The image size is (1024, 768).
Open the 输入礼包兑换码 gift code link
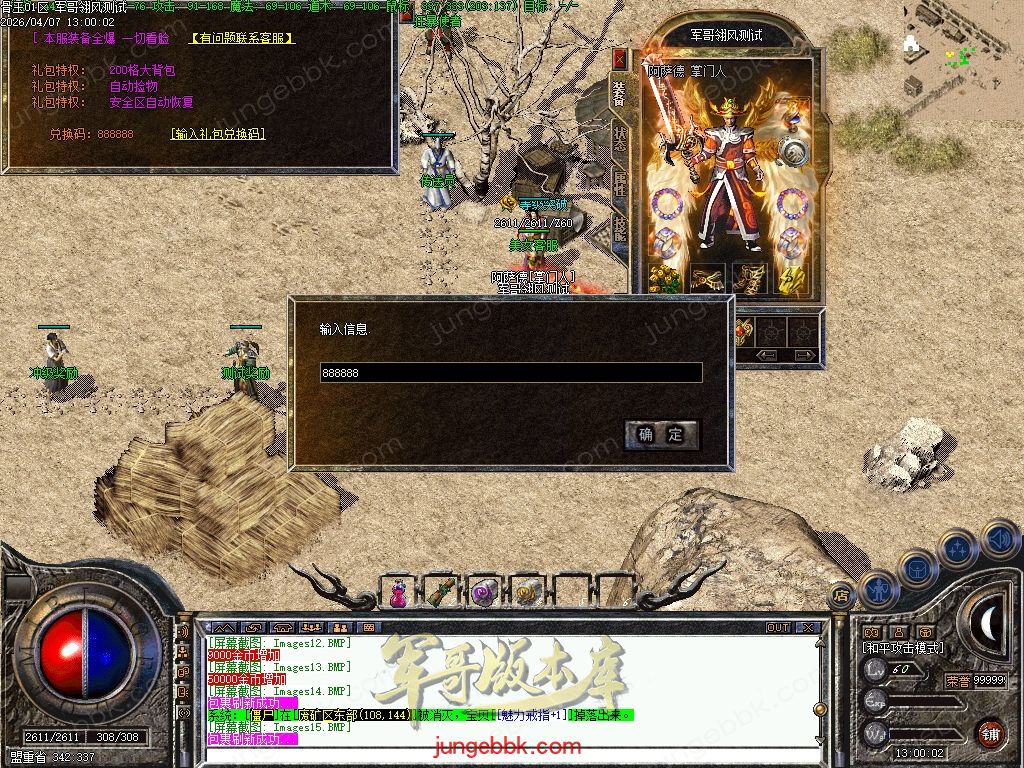pyautogui.click(x=218, y=134)
